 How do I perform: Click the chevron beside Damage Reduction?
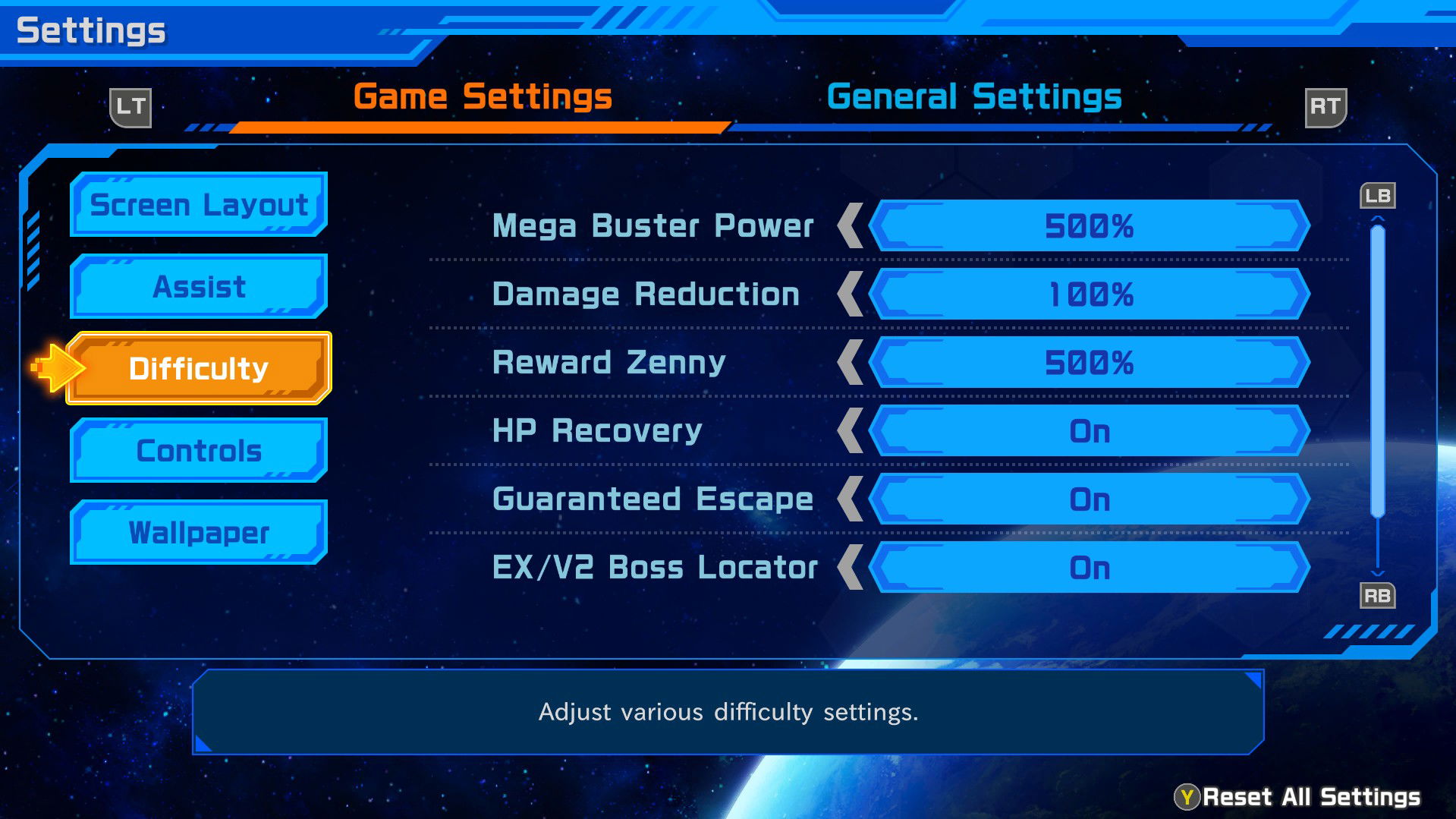pyautogui.click(x=851, y=294)
